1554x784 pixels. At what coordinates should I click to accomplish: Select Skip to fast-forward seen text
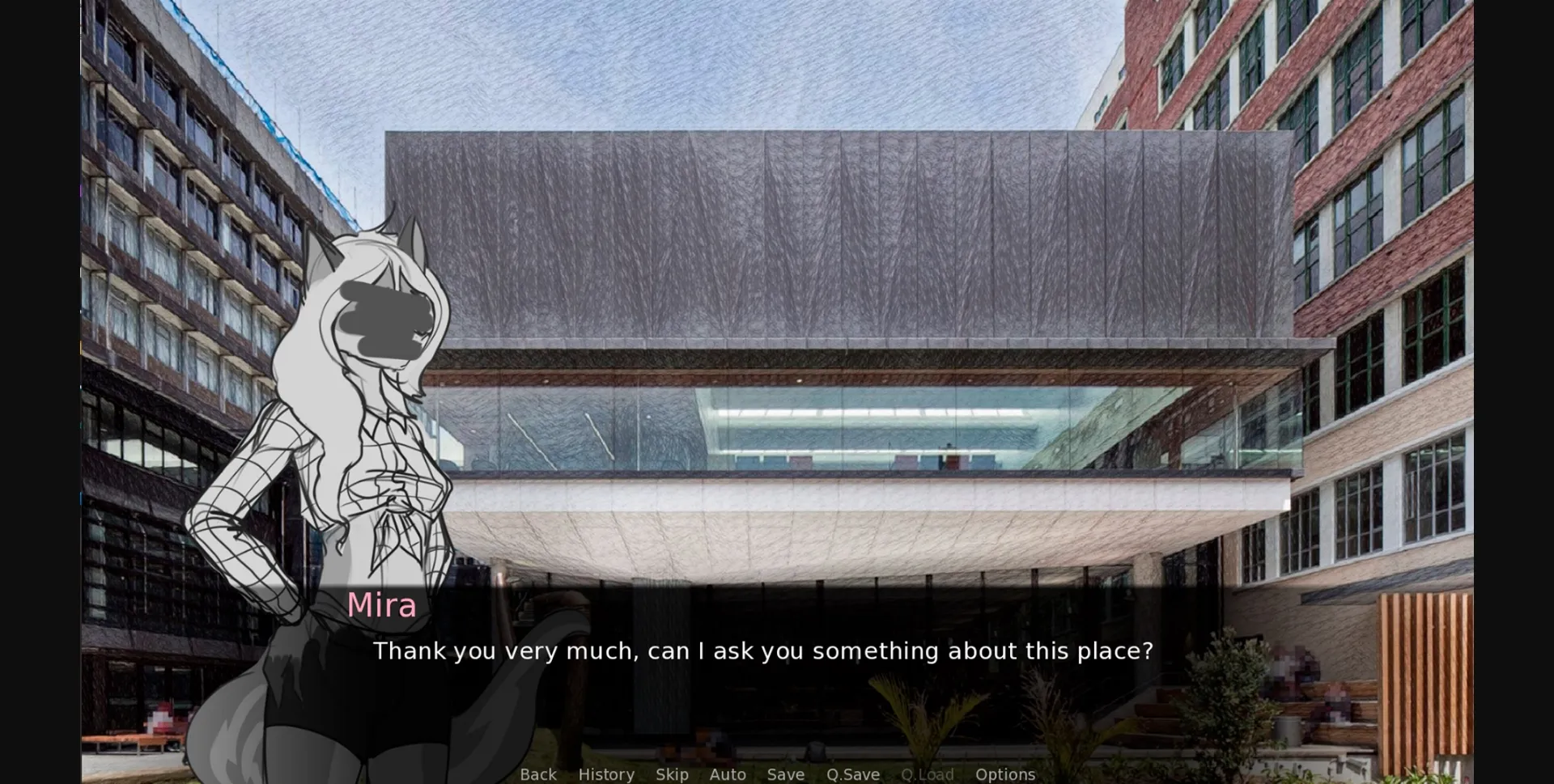coord(672,774)
